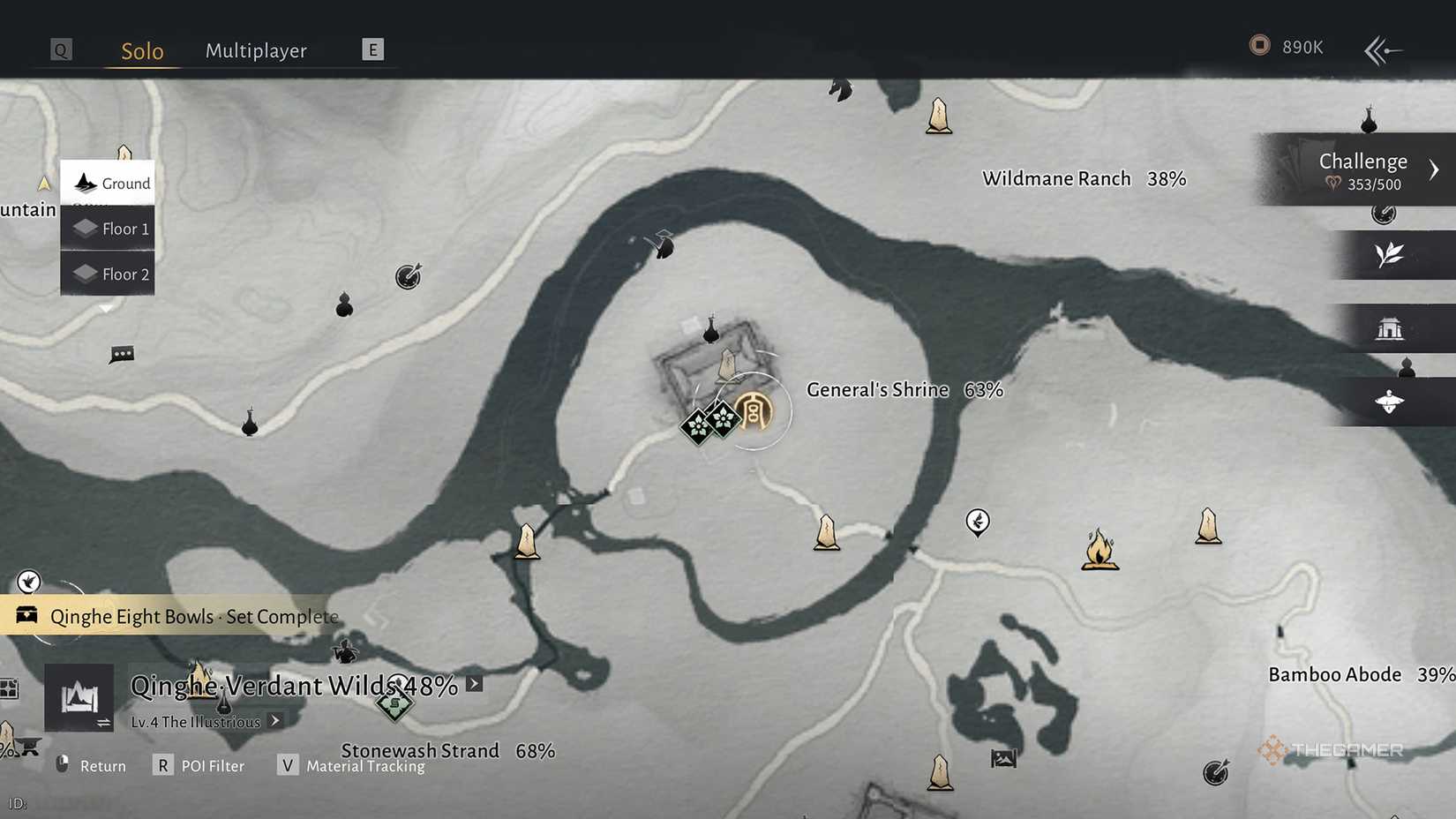Select the speech bubble marker on the map
The height and width of the screenshot is (819, 1456).
121,353
